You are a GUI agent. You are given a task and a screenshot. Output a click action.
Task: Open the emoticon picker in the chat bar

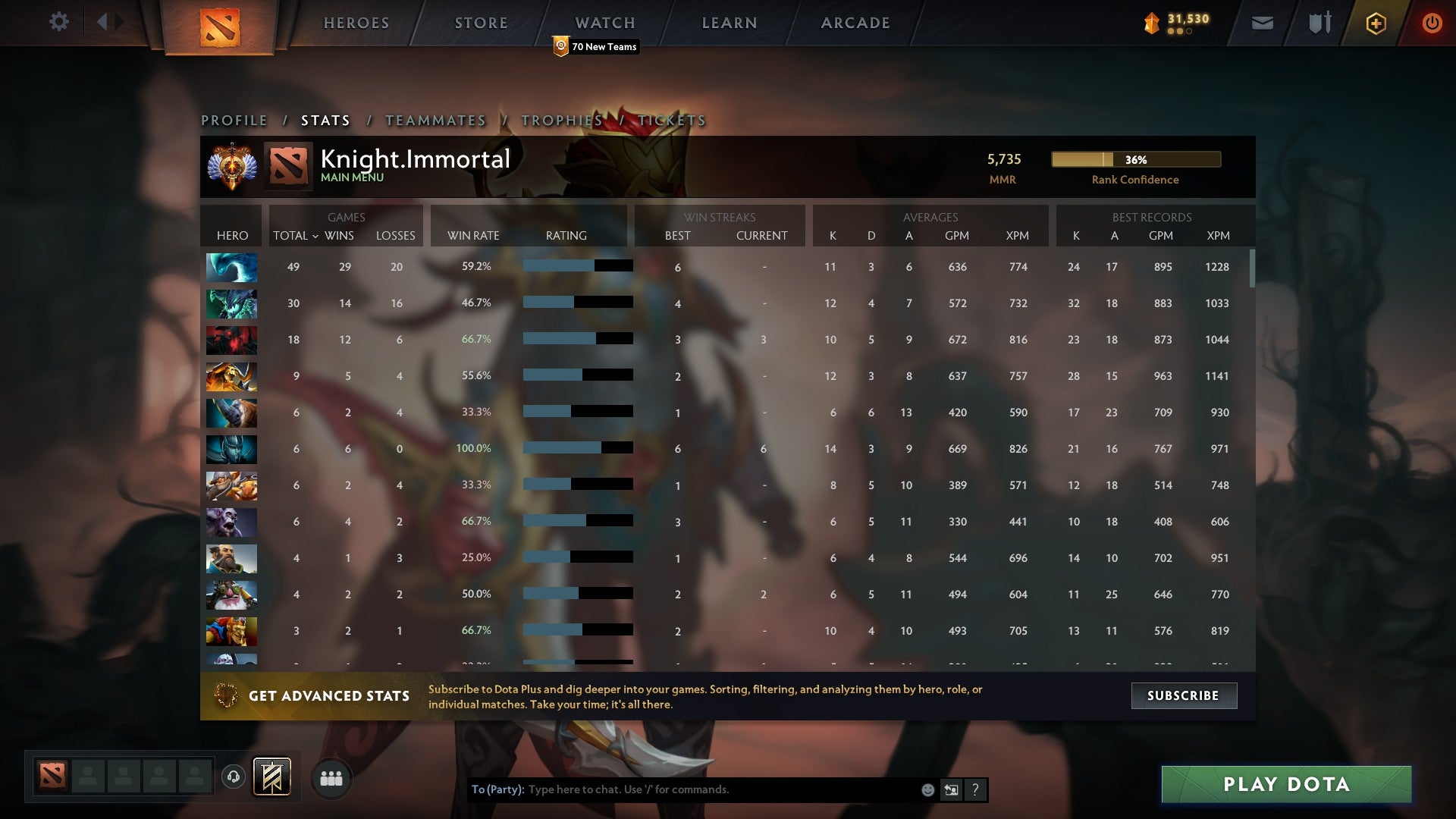[927, 789]
